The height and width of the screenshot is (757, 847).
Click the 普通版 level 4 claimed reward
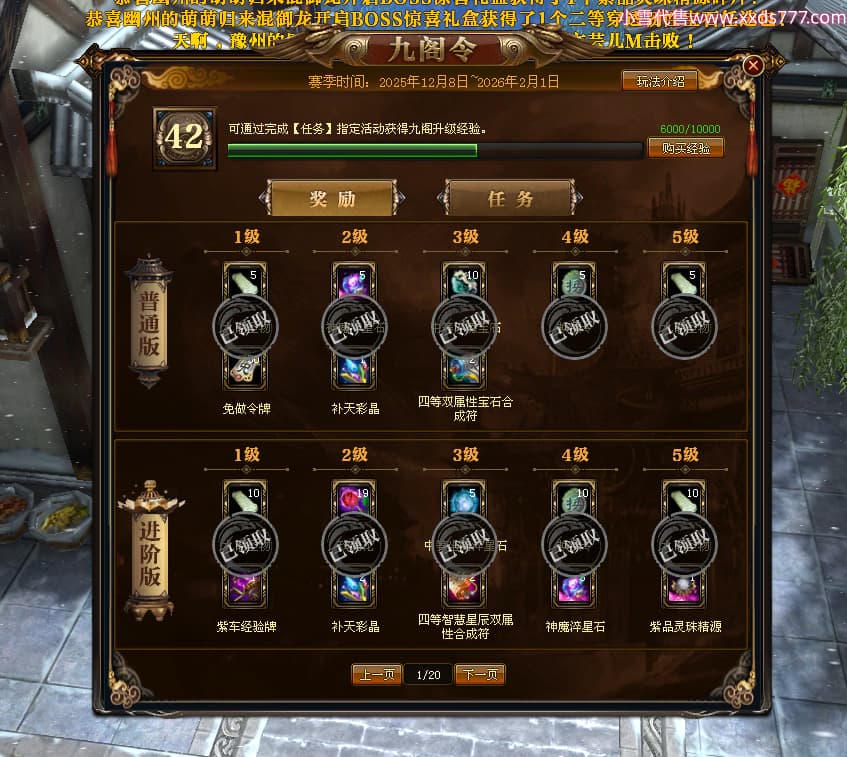coord(575,325)
